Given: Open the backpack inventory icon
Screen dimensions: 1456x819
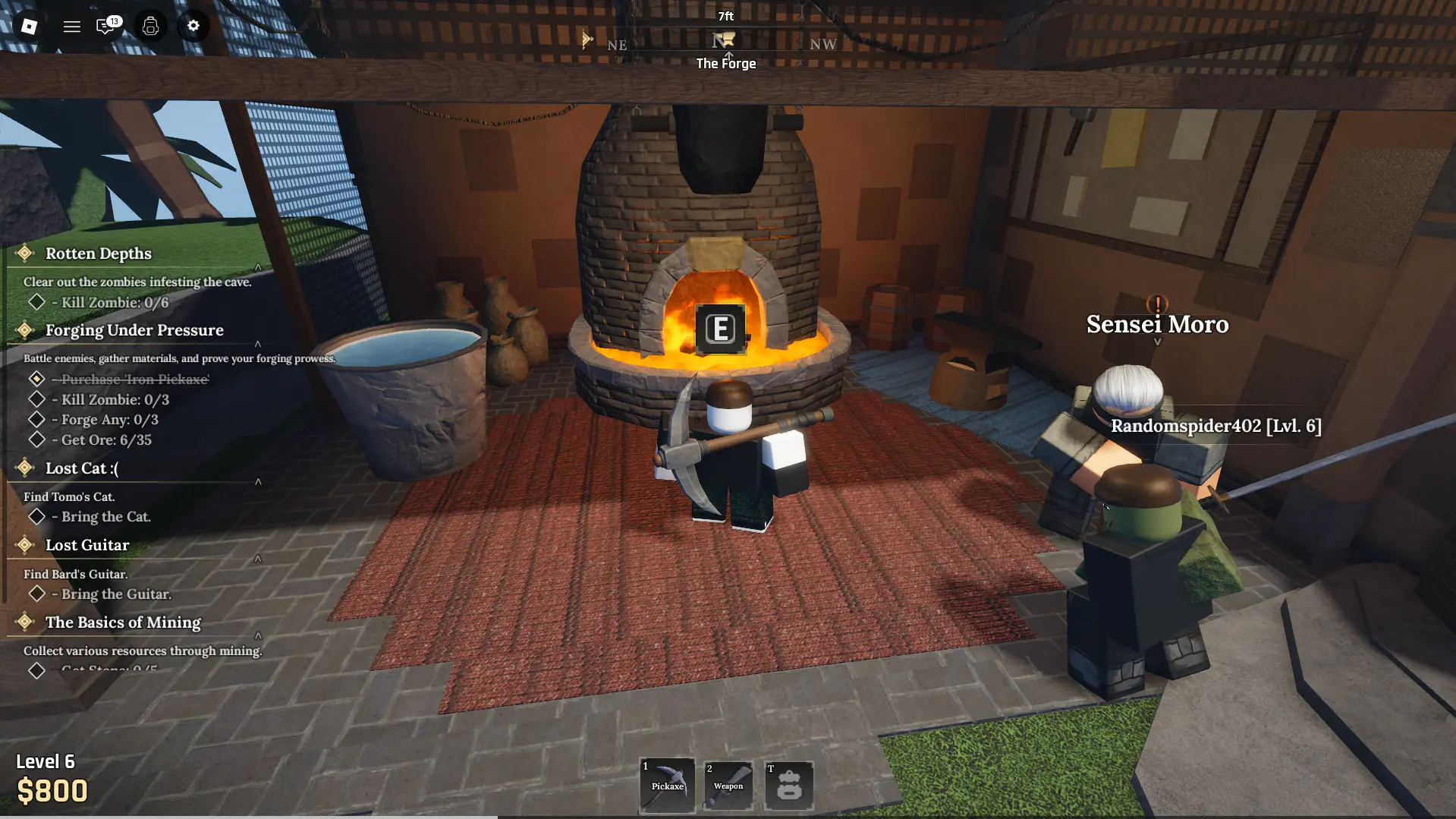Looking at the screenshot, I should pyautogui.click(x=149, y=26).
